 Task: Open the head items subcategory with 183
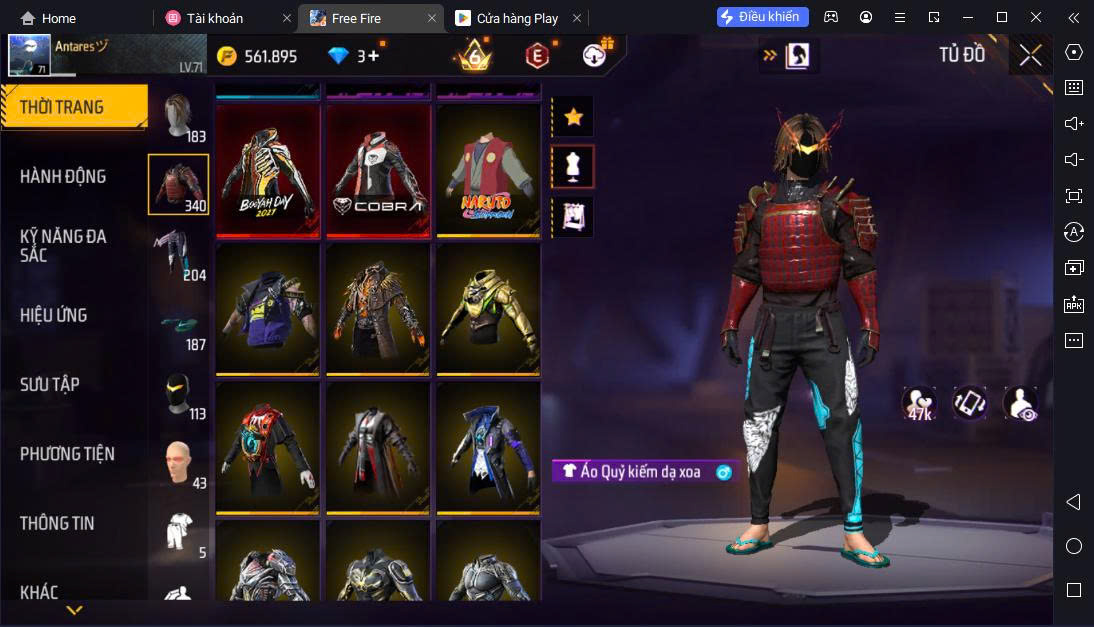(x=179, y=118)
